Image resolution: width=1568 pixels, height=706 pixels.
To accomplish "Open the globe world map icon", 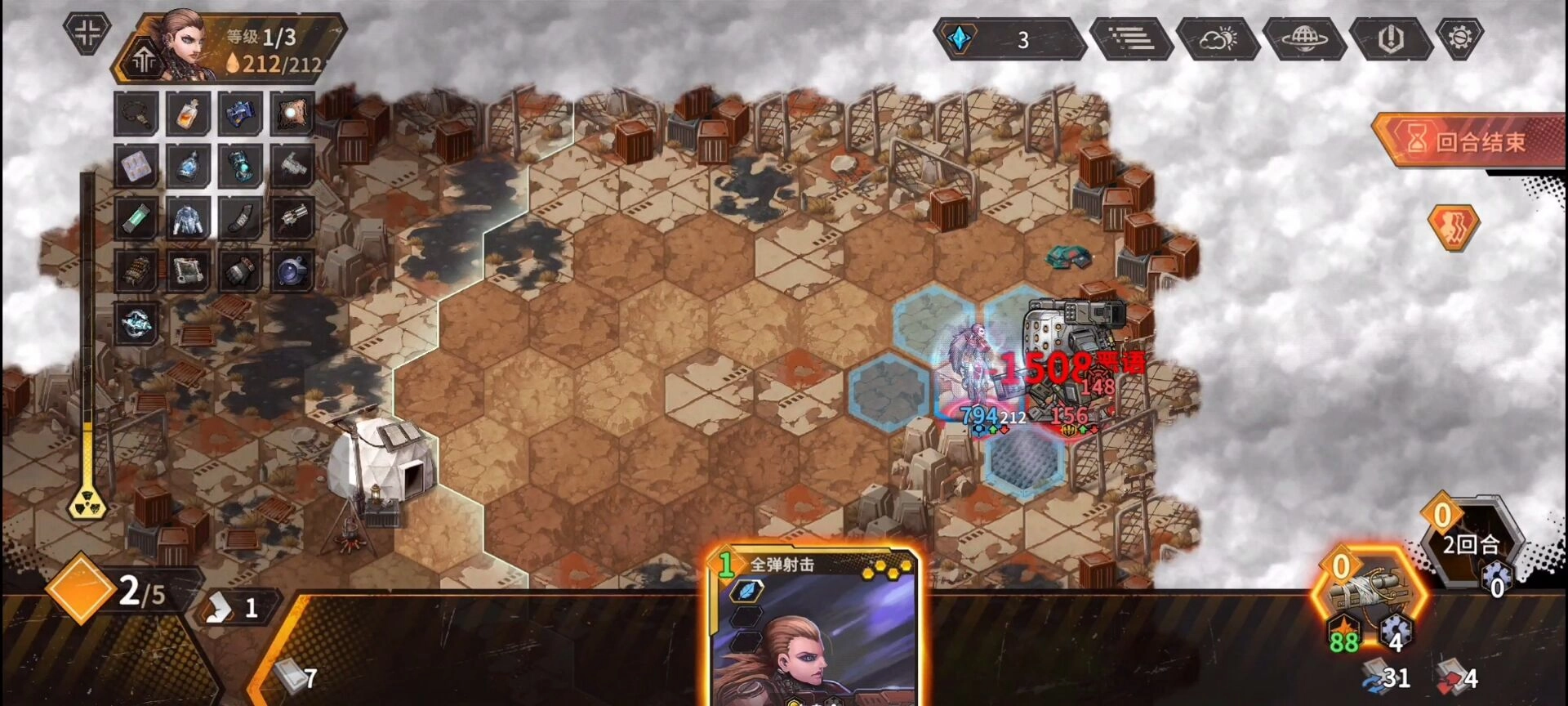I will [x=1303, y=38].
